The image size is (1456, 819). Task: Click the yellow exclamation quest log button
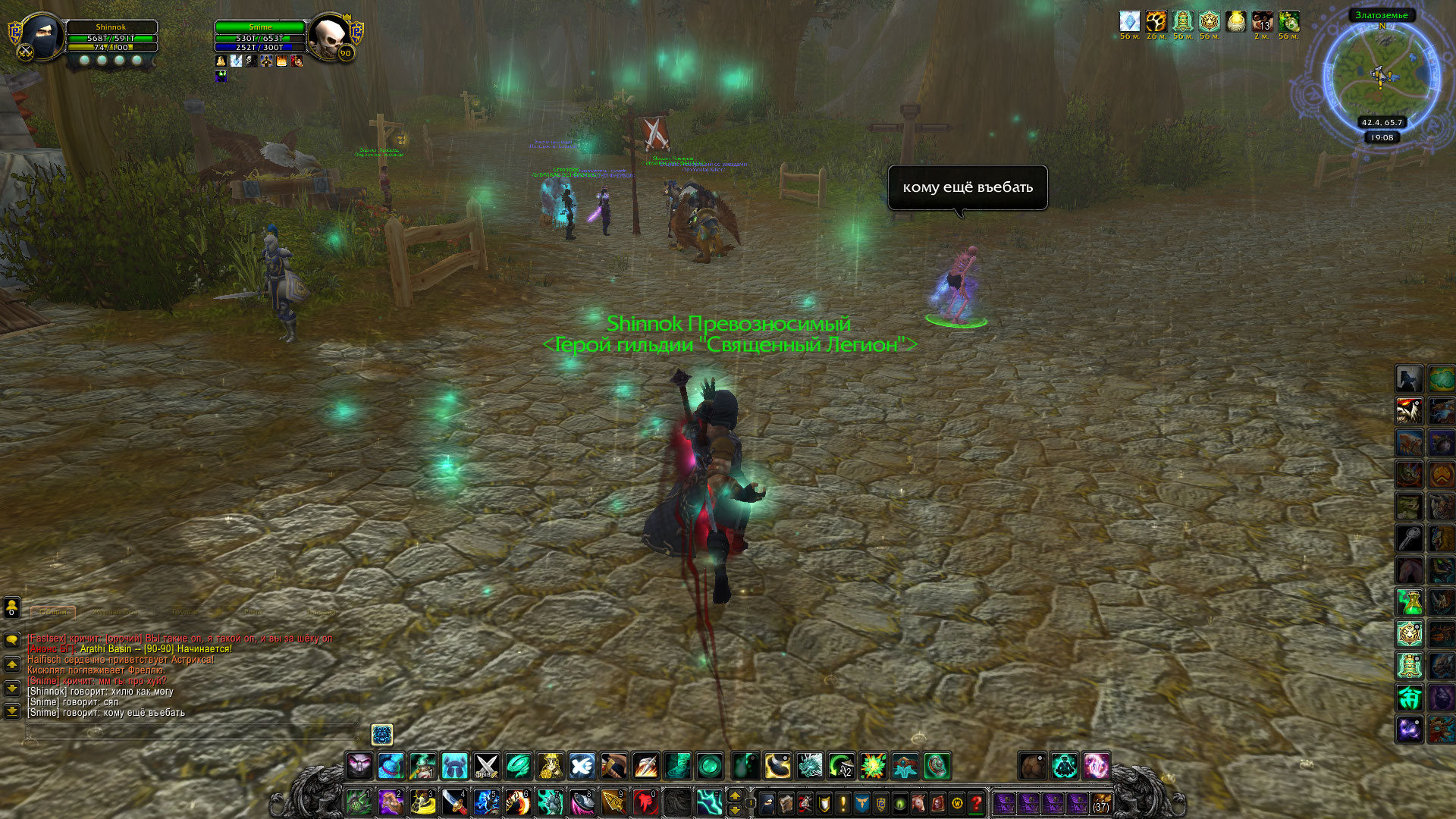[x=843, y=802]
